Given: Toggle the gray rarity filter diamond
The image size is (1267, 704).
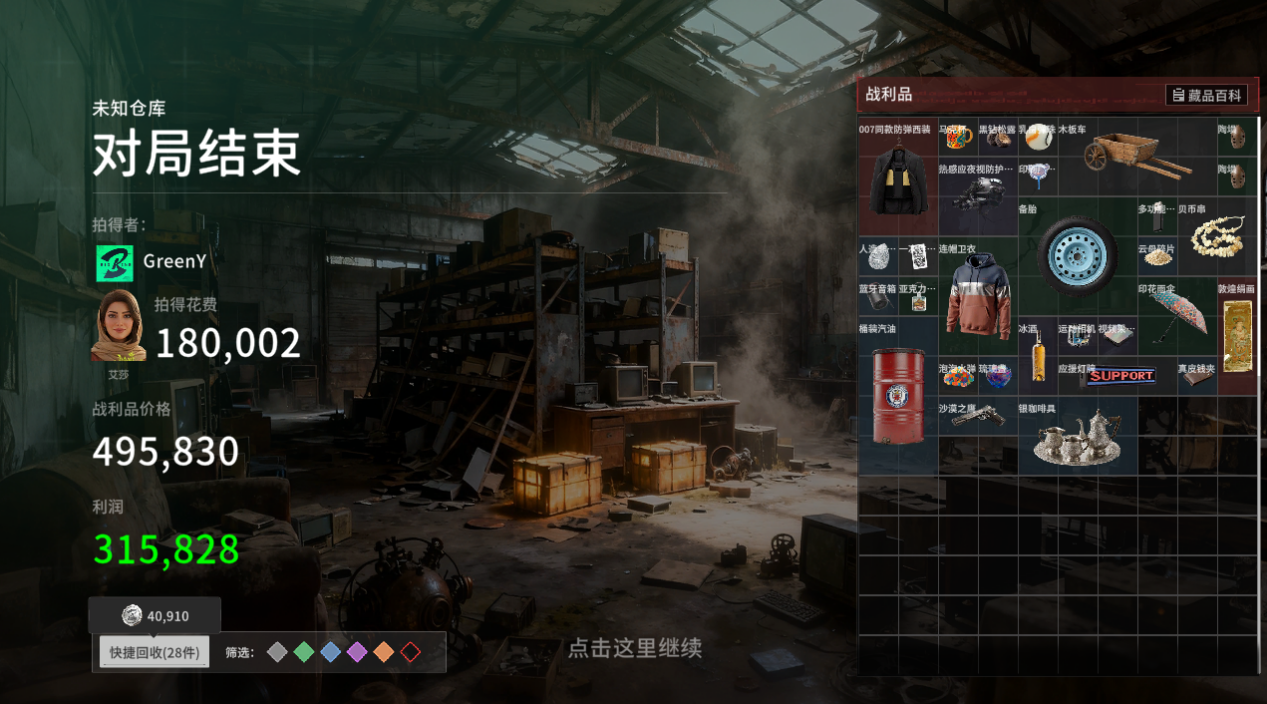Looking at the screenshot, I should coord(277,653).
